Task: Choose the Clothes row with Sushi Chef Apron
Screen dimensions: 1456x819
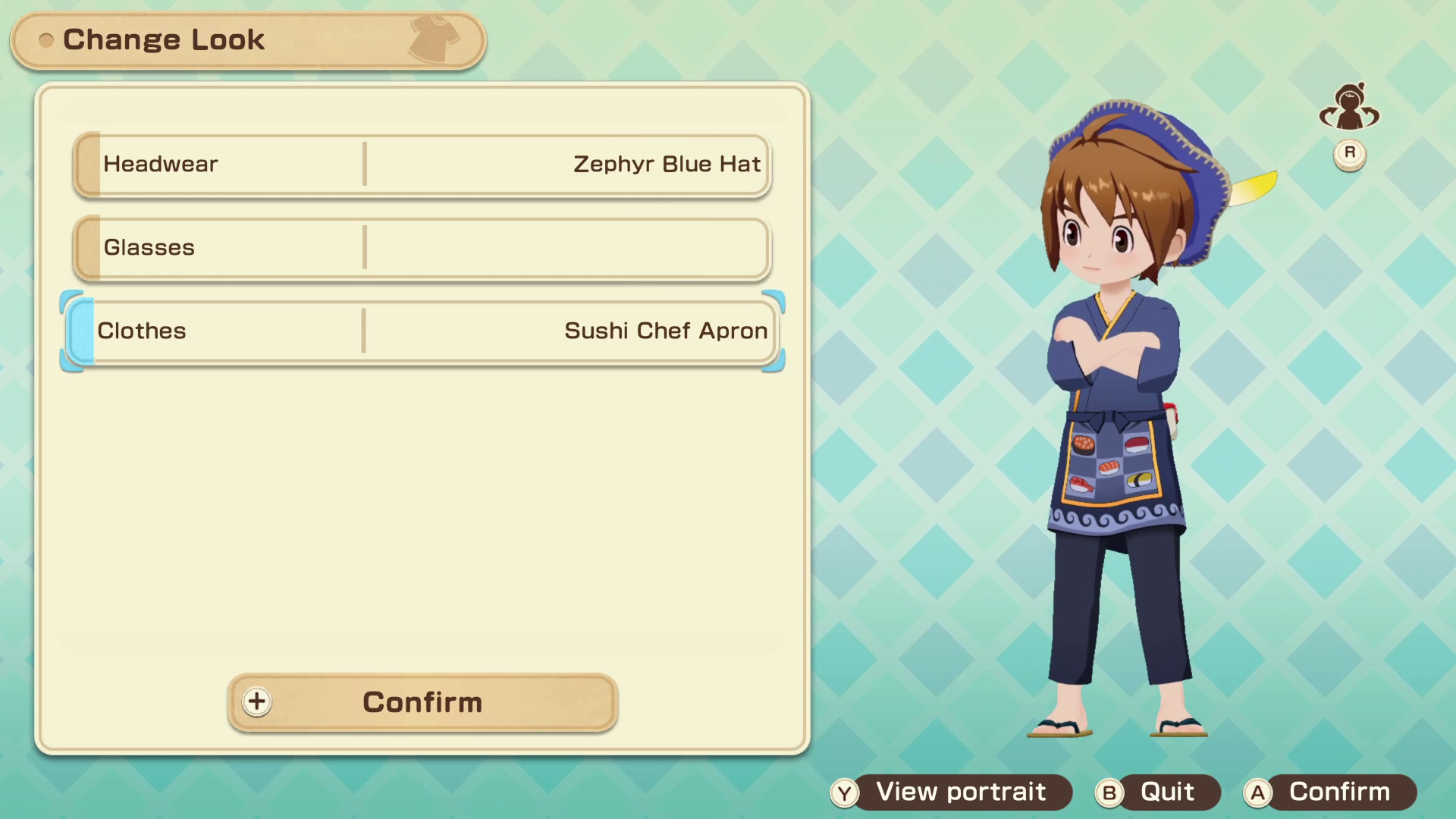Action: tap(422, 331)
